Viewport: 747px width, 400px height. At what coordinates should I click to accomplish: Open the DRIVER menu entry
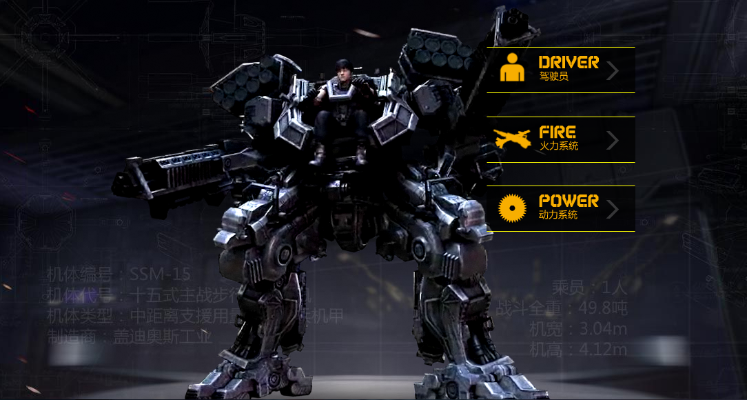[561, 69]
